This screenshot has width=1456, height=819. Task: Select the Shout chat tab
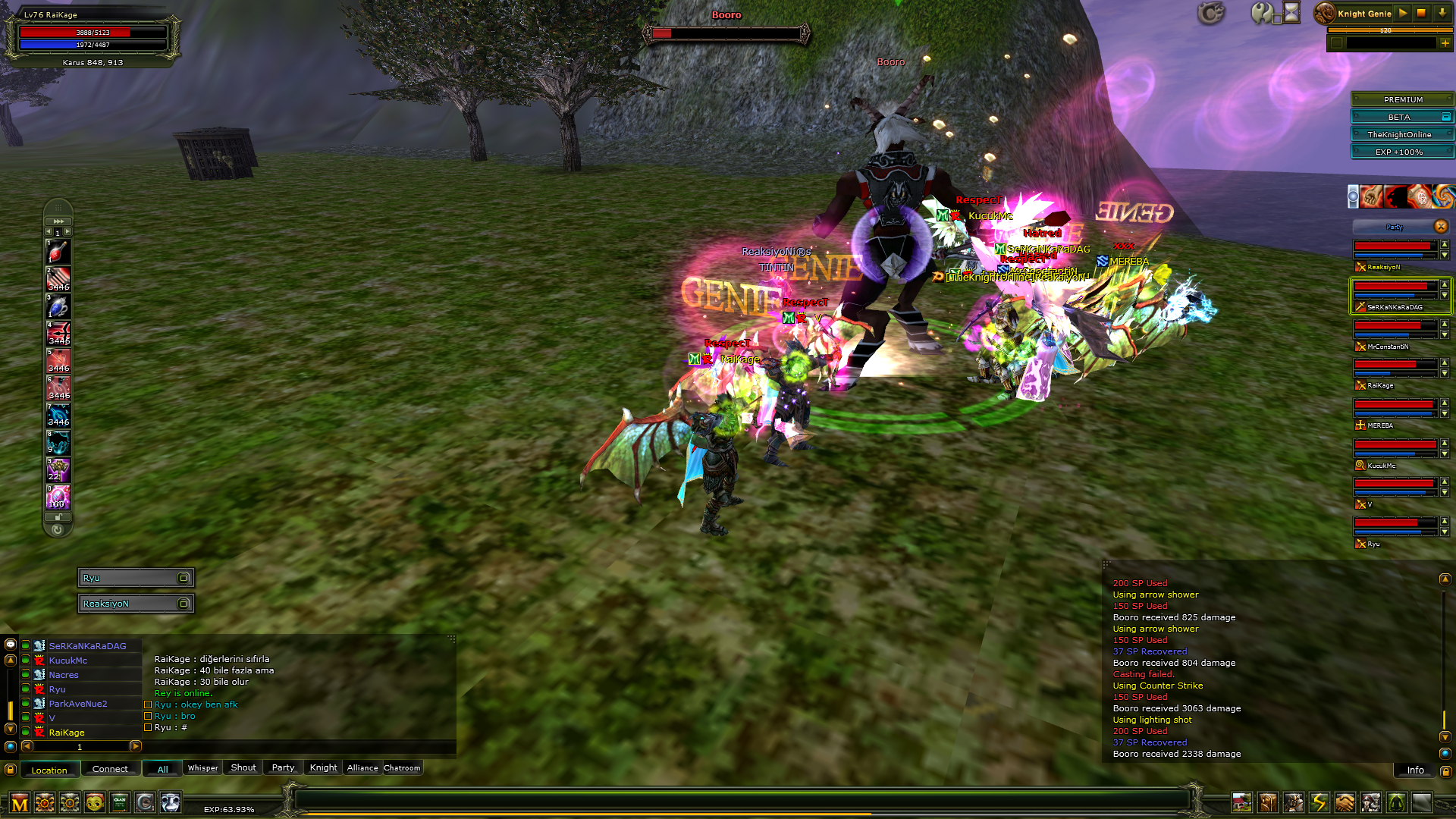coord(243,768)
